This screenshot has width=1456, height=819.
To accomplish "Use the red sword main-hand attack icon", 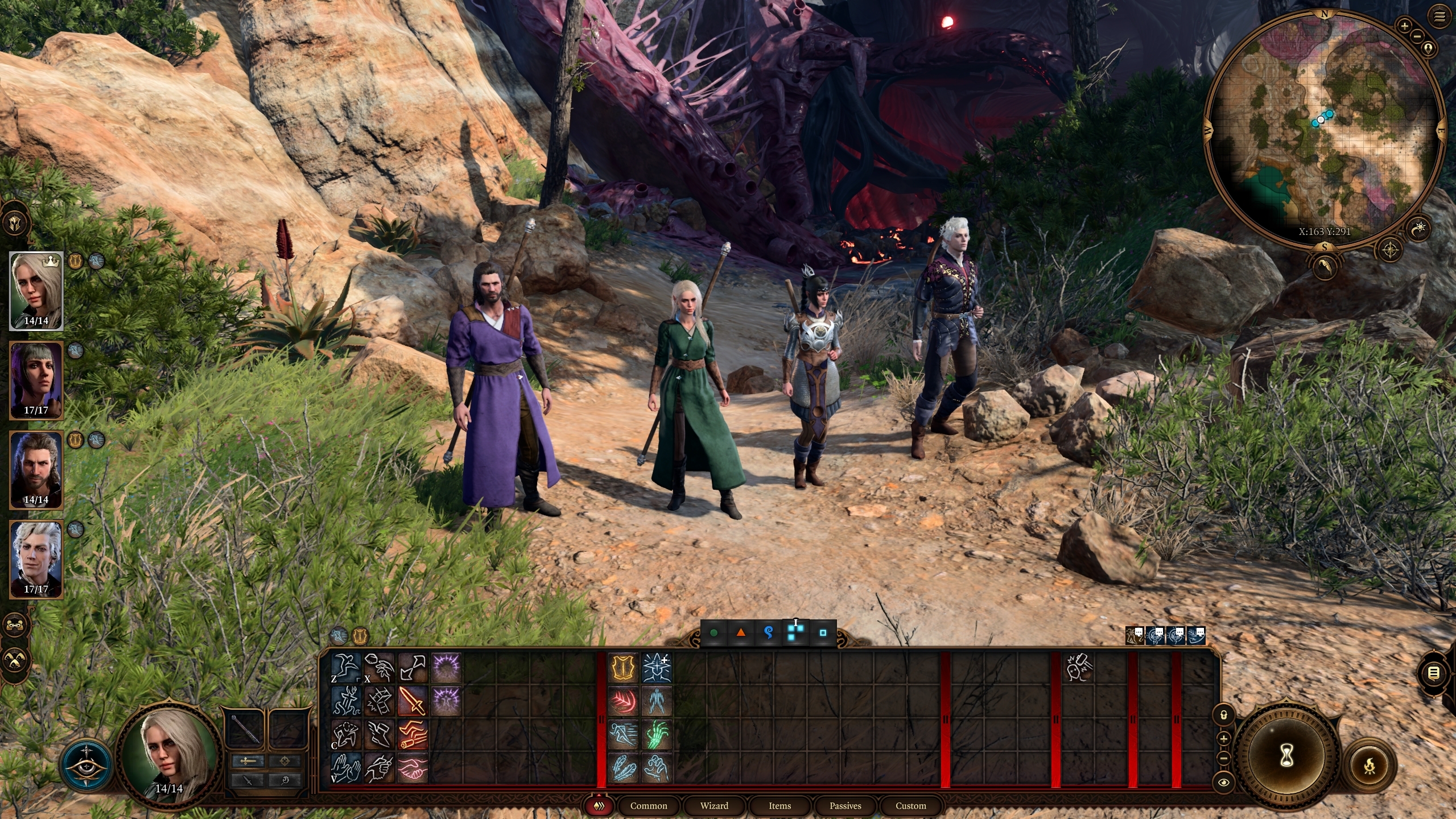I will coord(413,701).
